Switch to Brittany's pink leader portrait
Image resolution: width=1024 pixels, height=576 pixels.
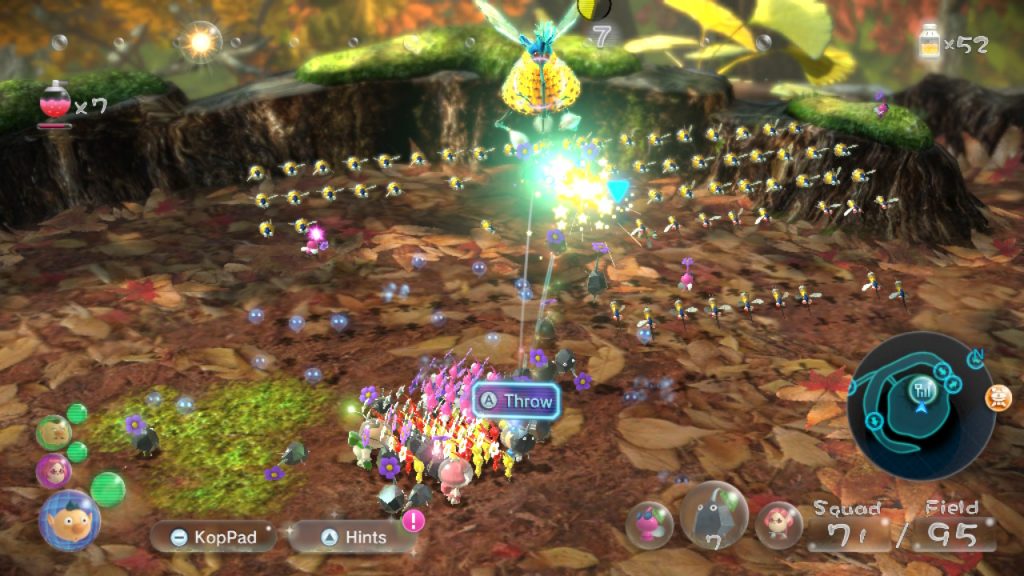[53, 470]
